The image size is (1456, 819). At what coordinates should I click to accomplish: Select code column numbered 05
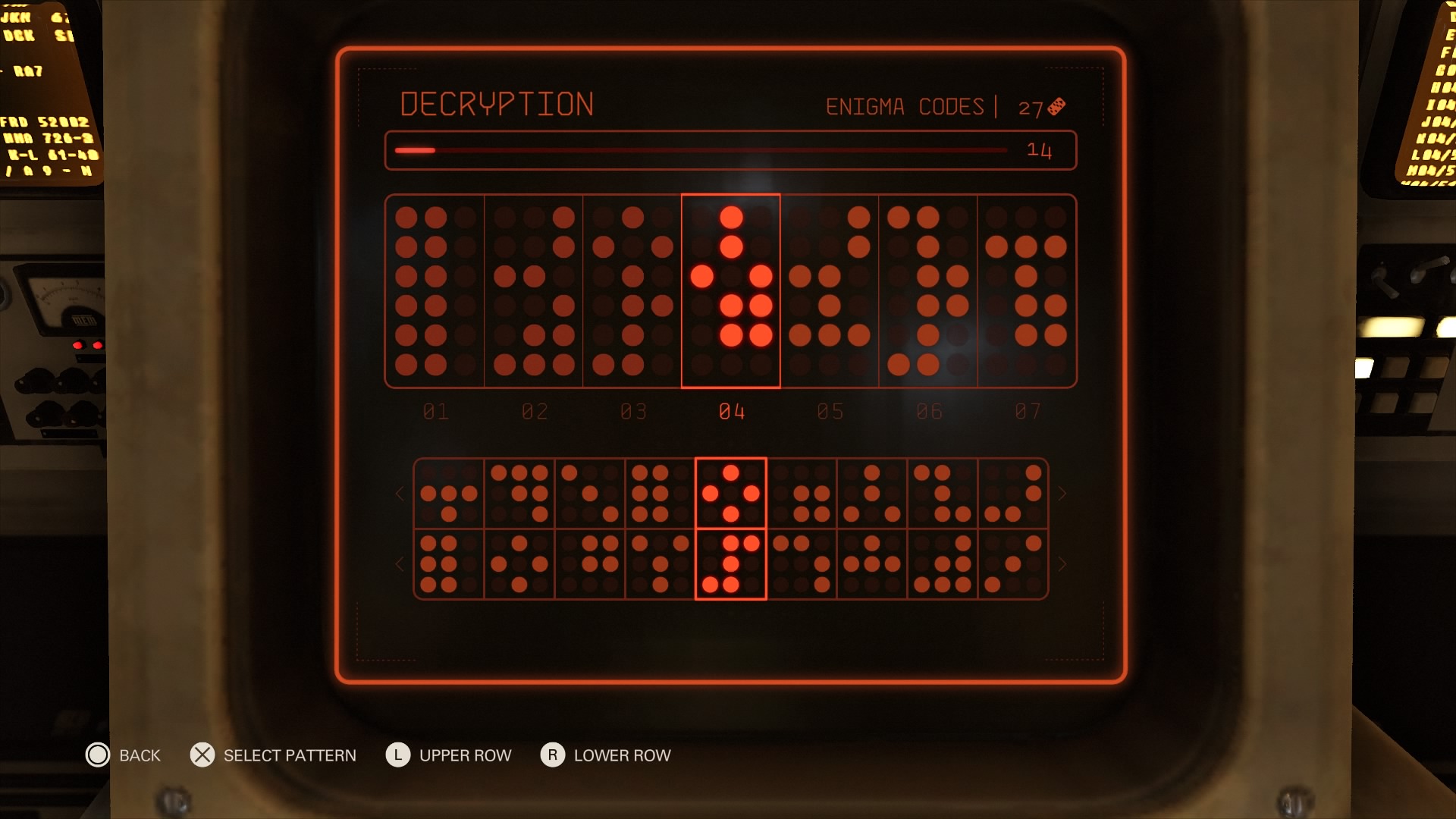830,291
